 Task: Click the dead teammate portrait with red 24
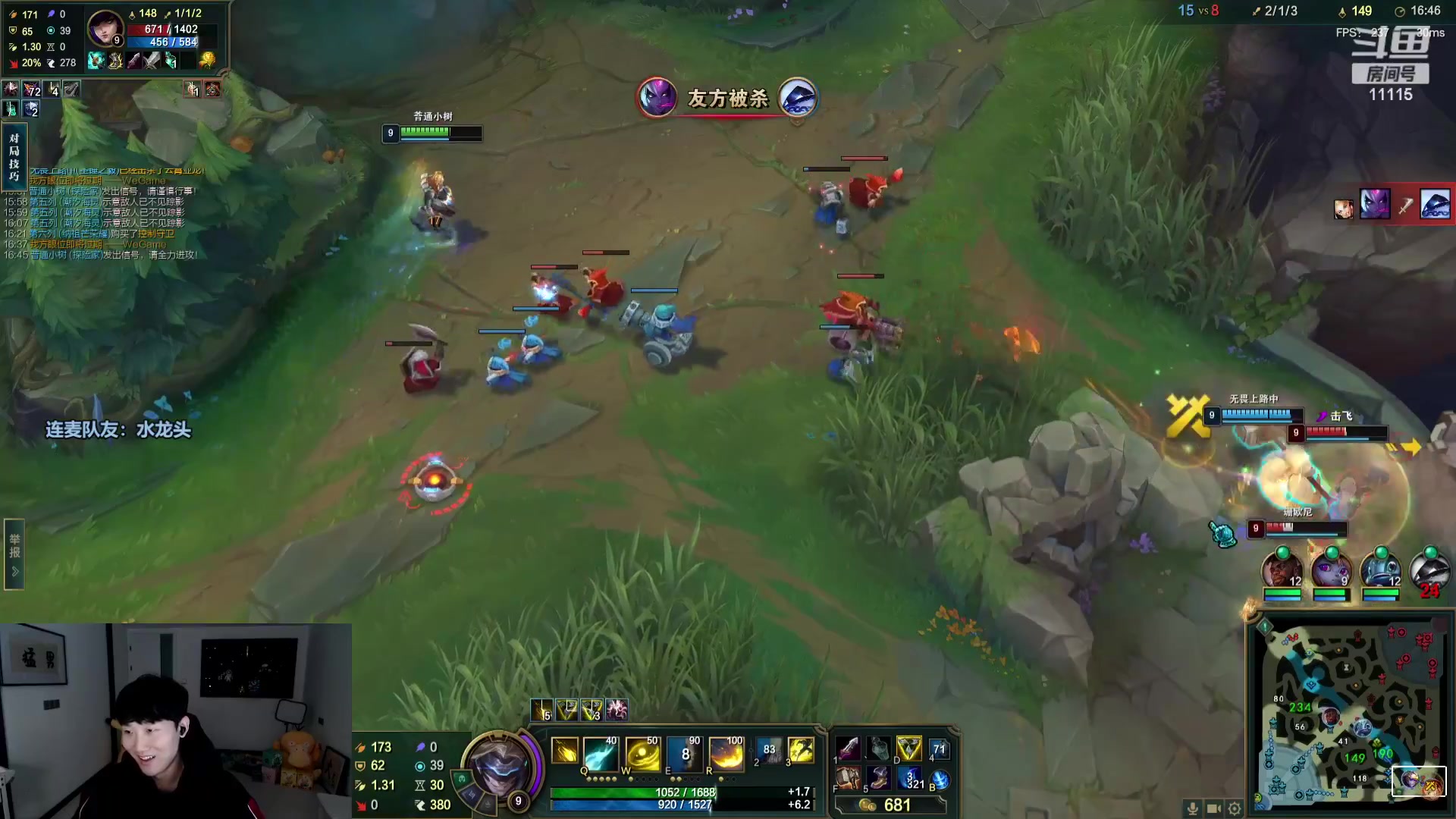coord(1428,572)
